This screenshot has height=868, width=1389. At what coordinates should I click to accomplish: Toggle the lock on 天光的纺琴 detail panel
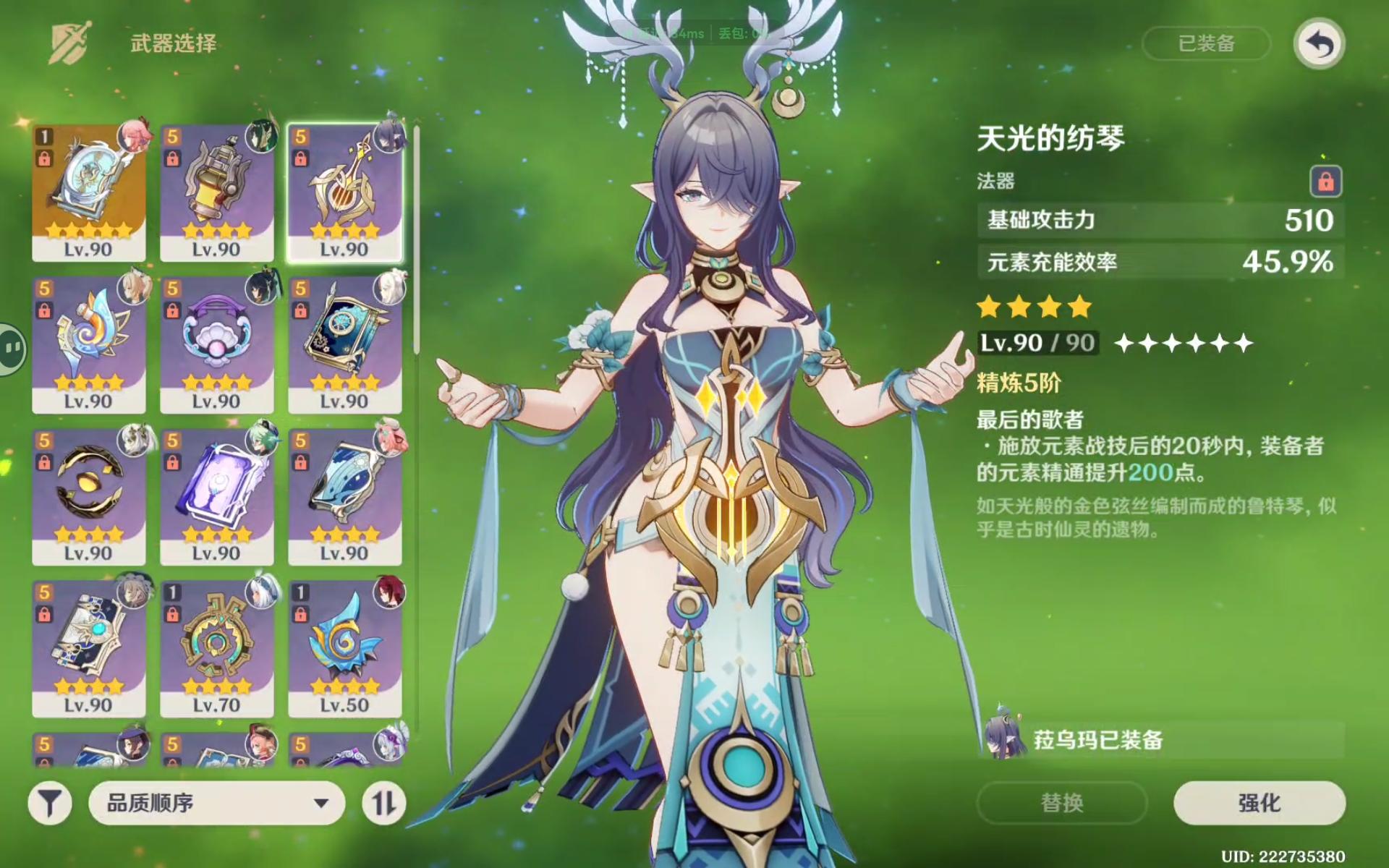(1325, 181)
